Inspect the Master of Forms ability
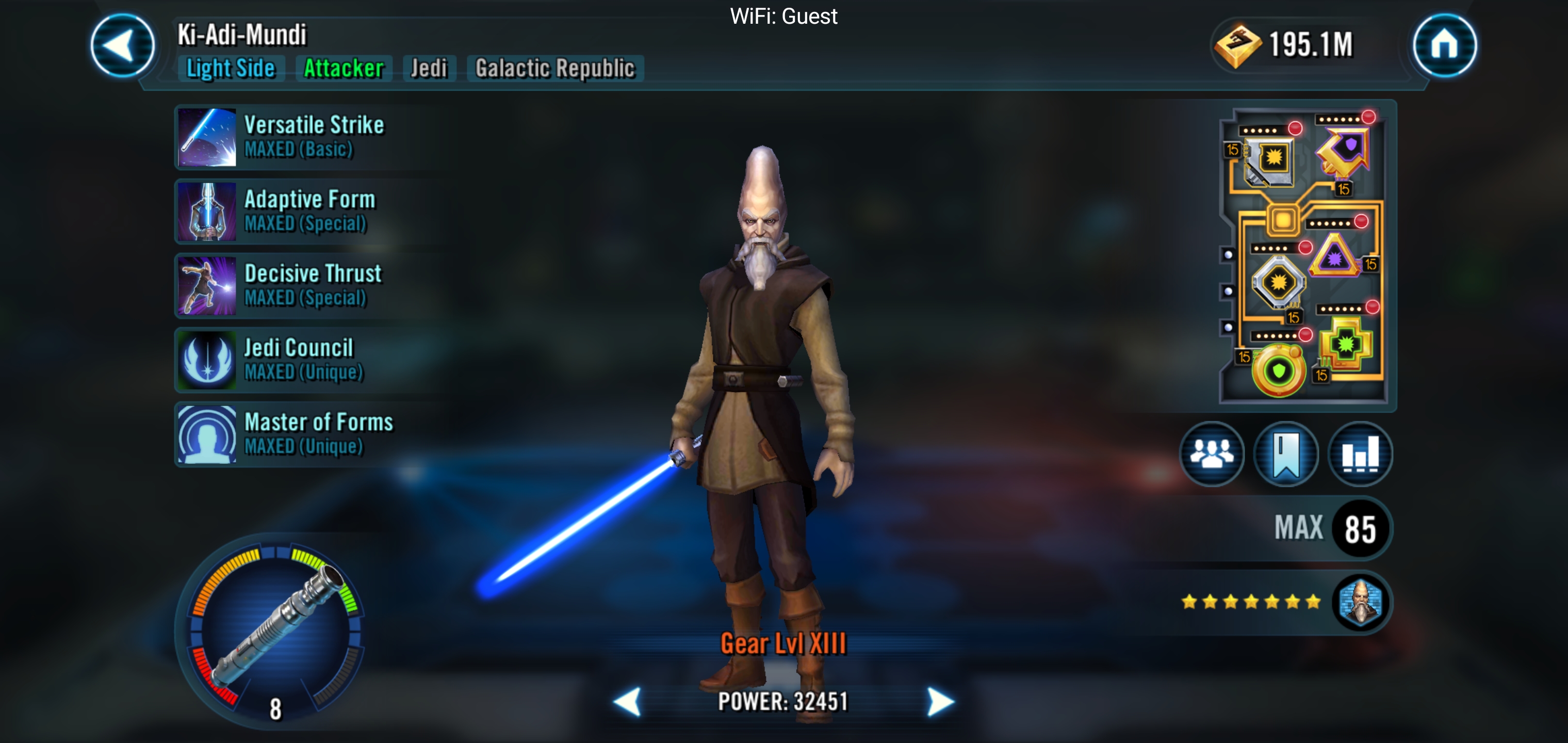The image size is (1568, 743). (304, 434)
